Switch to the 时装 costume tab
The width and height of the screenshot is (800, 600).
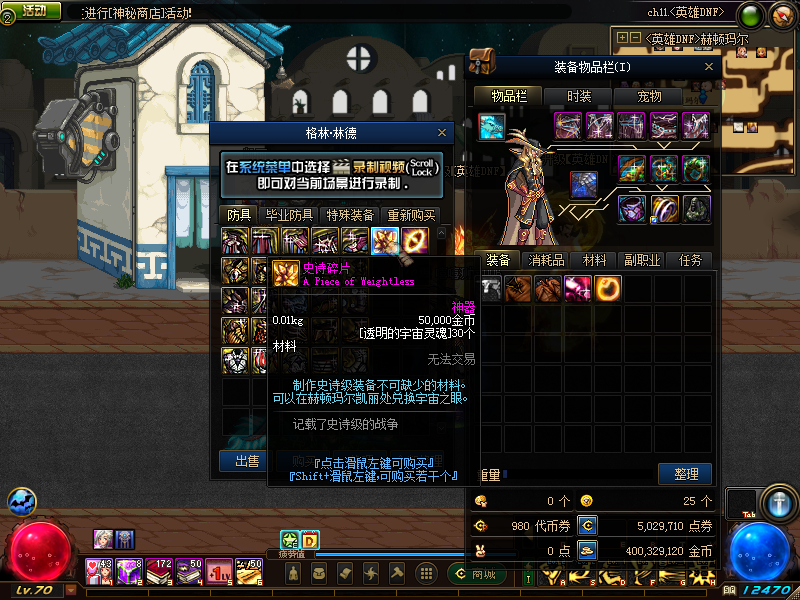coord(579,96)
